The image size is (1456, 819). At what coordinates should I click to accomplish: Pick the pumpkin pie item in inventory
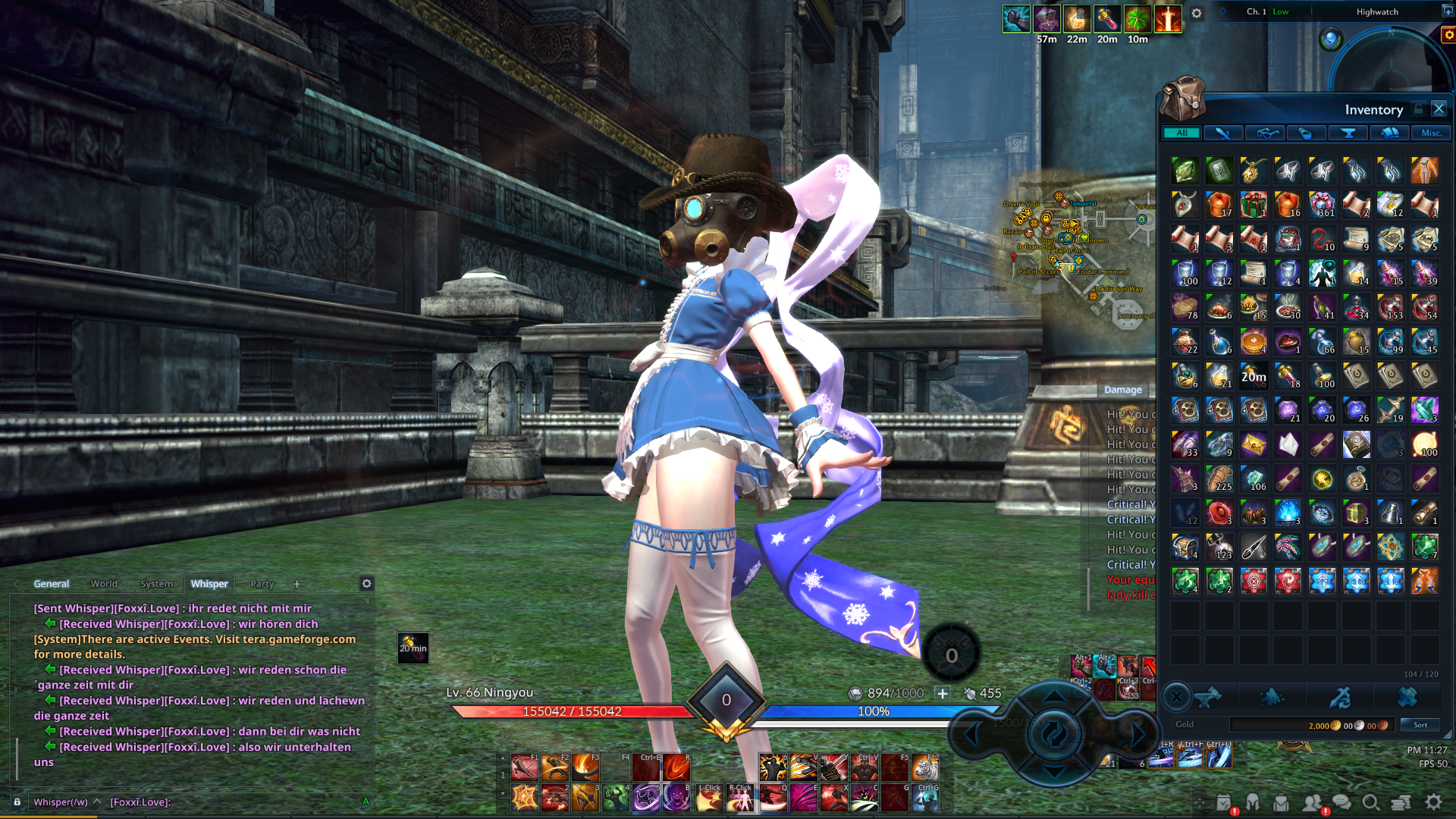tap(1253, 342)
